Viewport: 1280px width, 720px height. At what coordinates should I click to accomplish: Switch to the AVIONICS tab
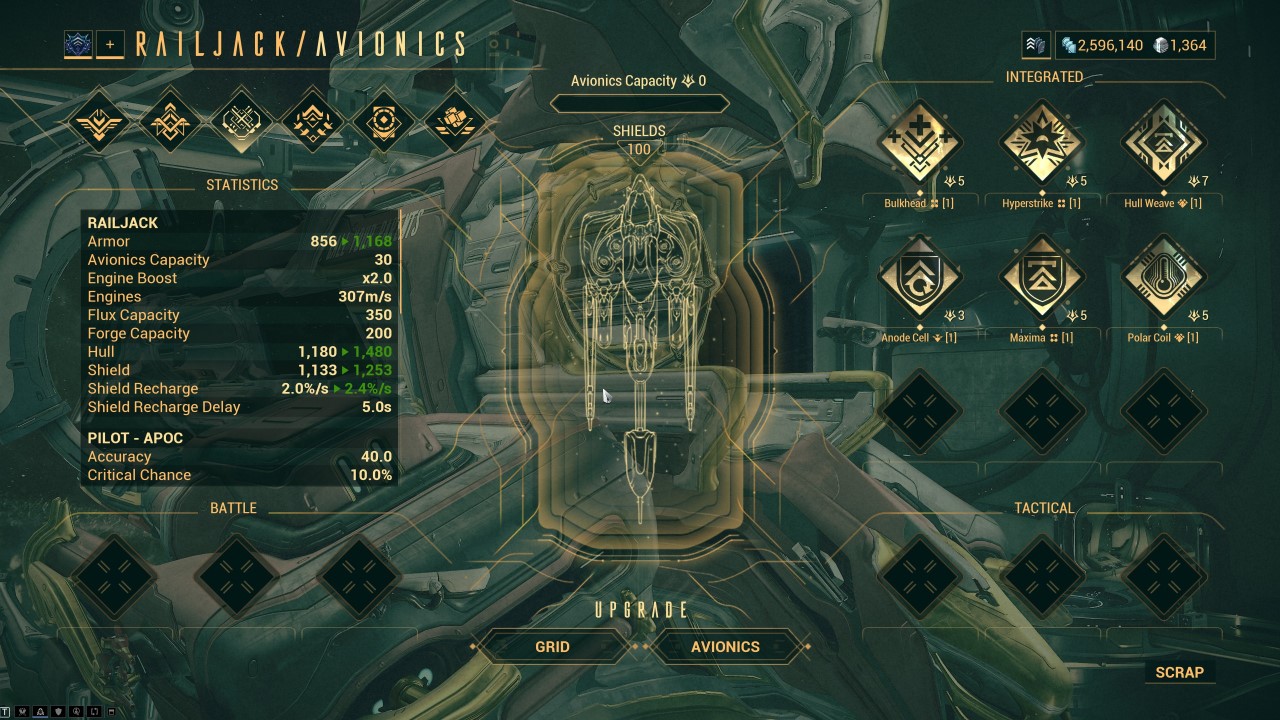727,647
